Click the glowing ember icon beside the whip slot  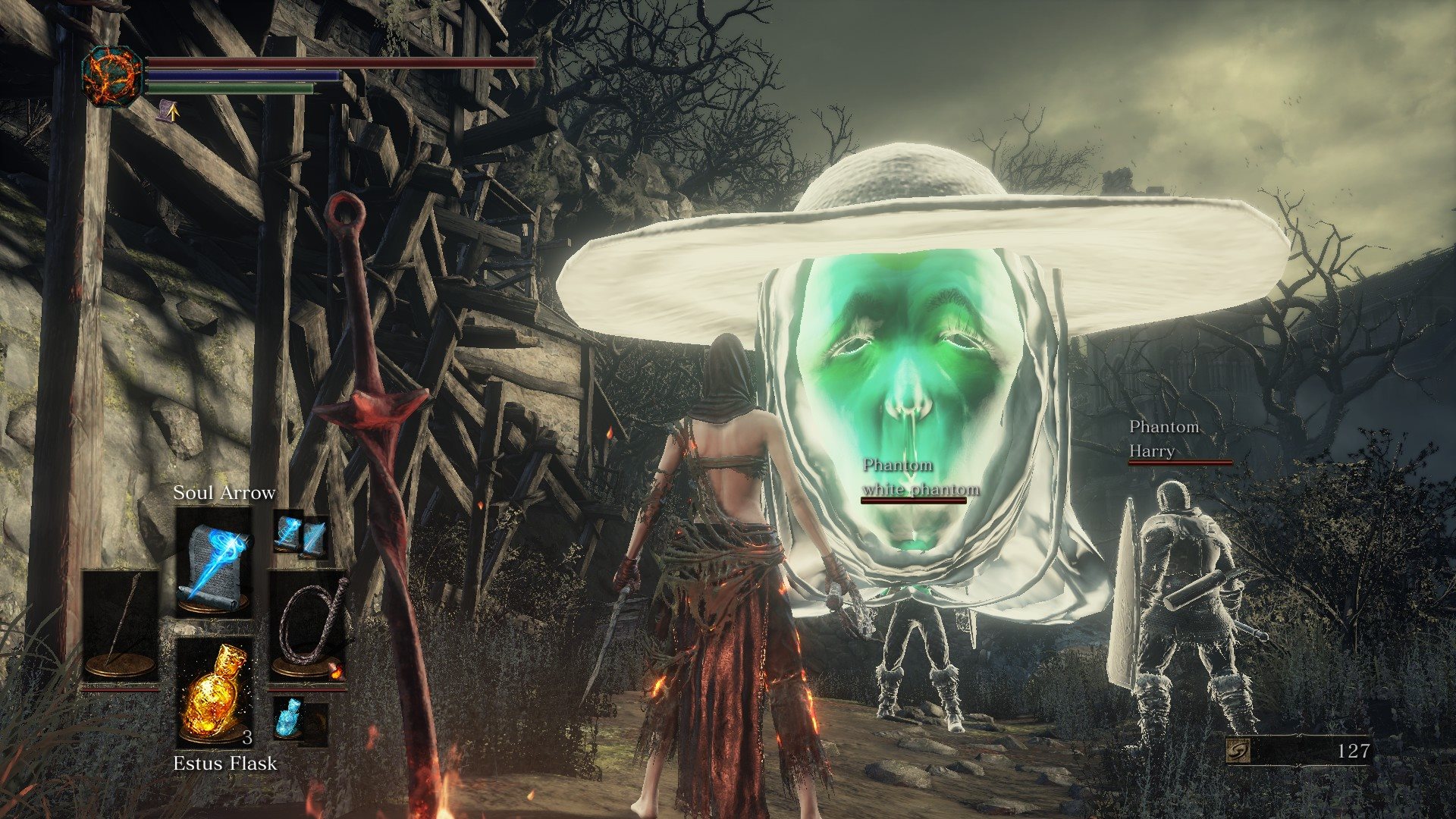(337, 671)
